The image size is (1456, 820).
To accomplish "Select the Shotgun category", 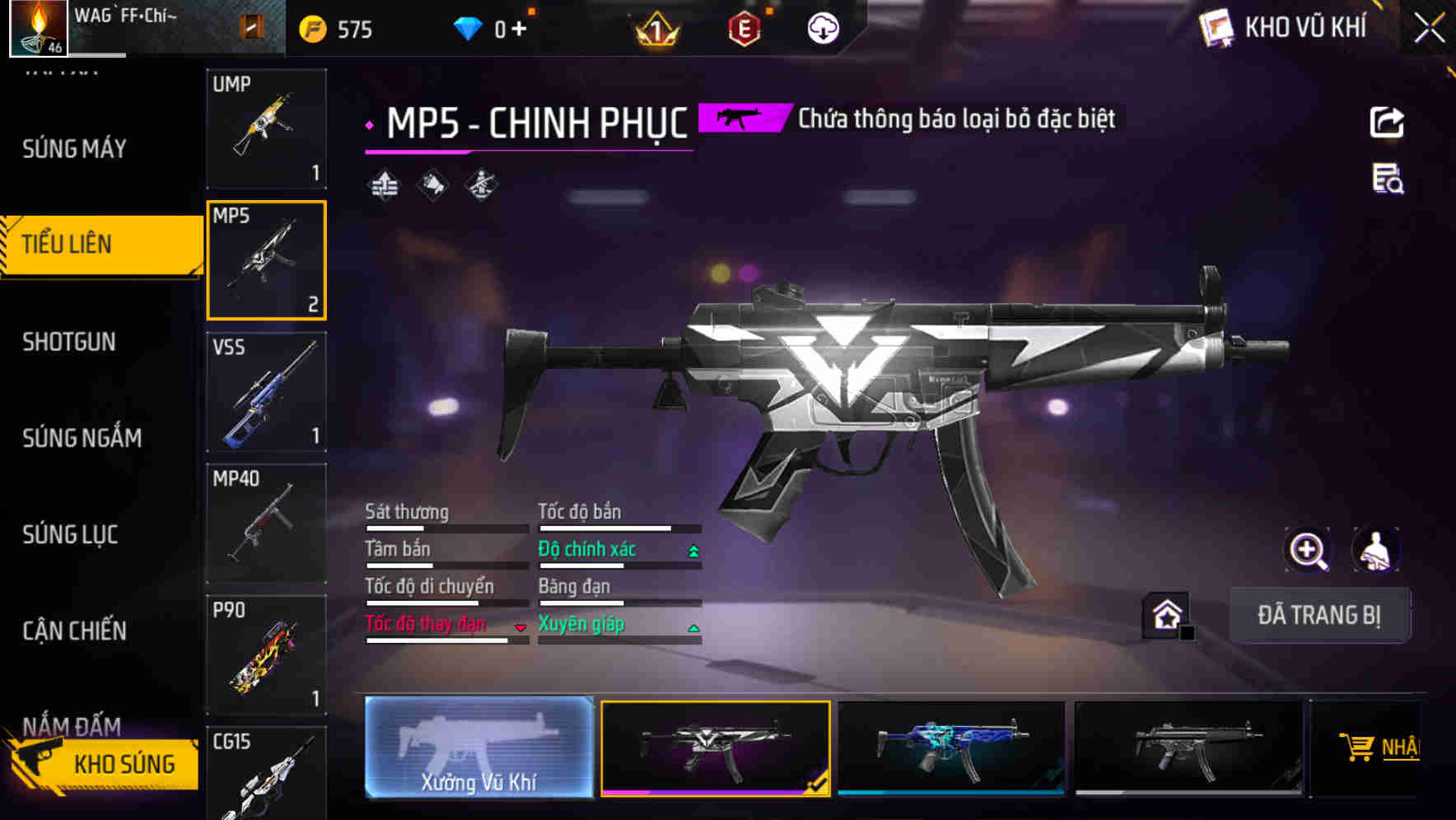I will [69, 342].
